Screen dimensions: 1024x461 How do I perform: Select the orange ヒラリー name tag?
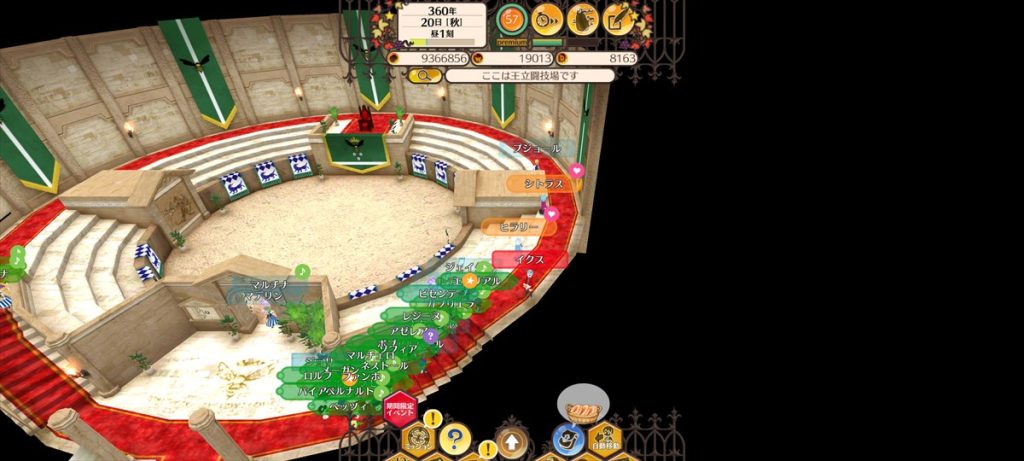(518, 227)
